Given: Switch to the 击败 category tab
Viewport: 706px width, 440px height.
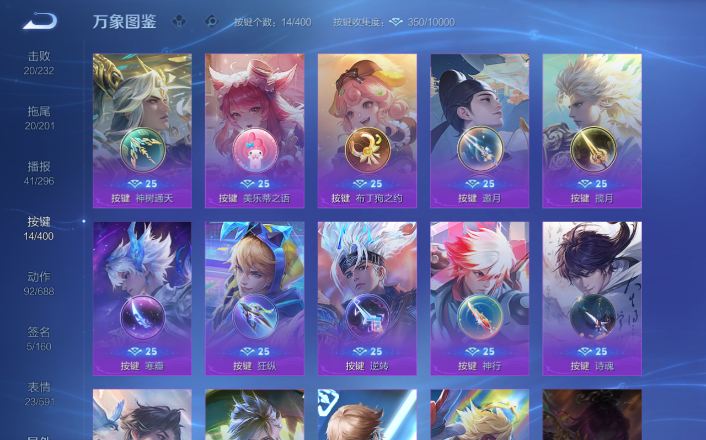Looking at the screenshot, I should (39, 62).
